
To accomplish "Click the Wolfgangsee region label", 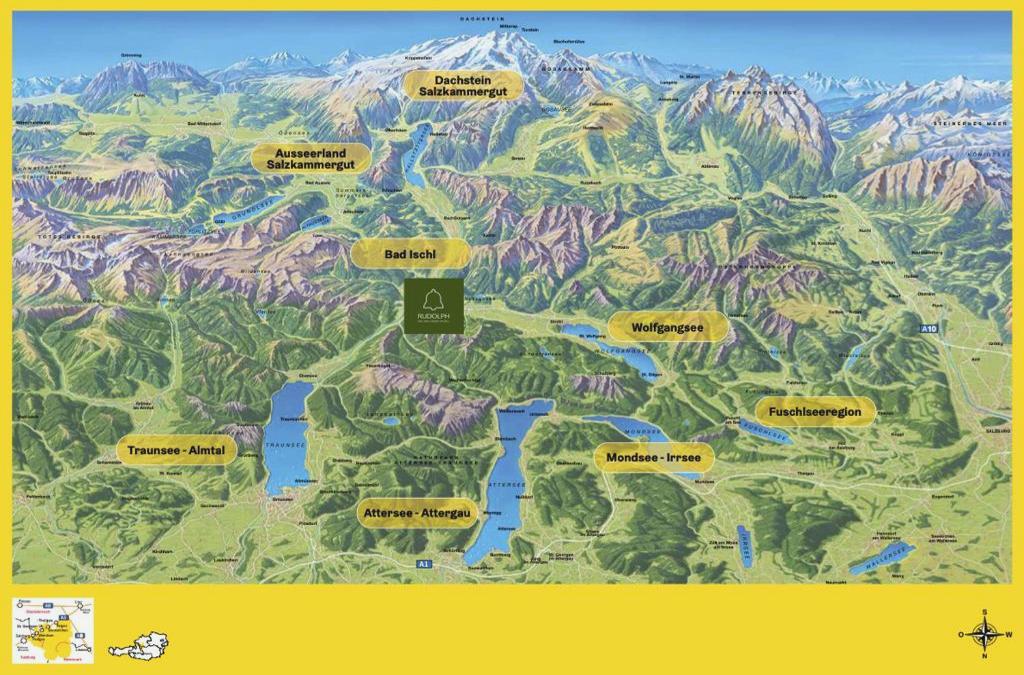I will click(667, 327).
